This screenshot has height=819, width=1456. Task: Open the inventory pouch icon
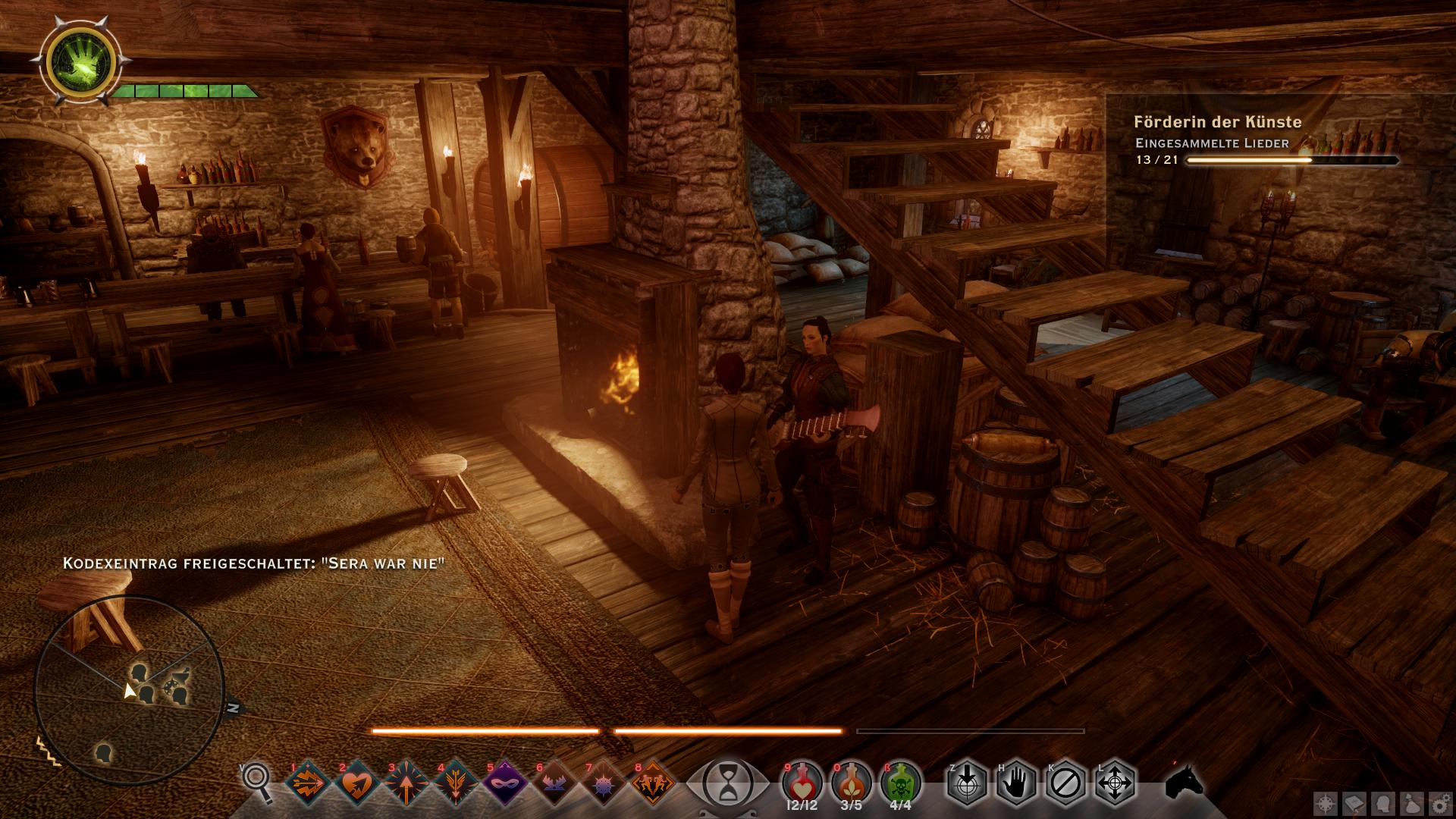click(x=1413, y=804)
